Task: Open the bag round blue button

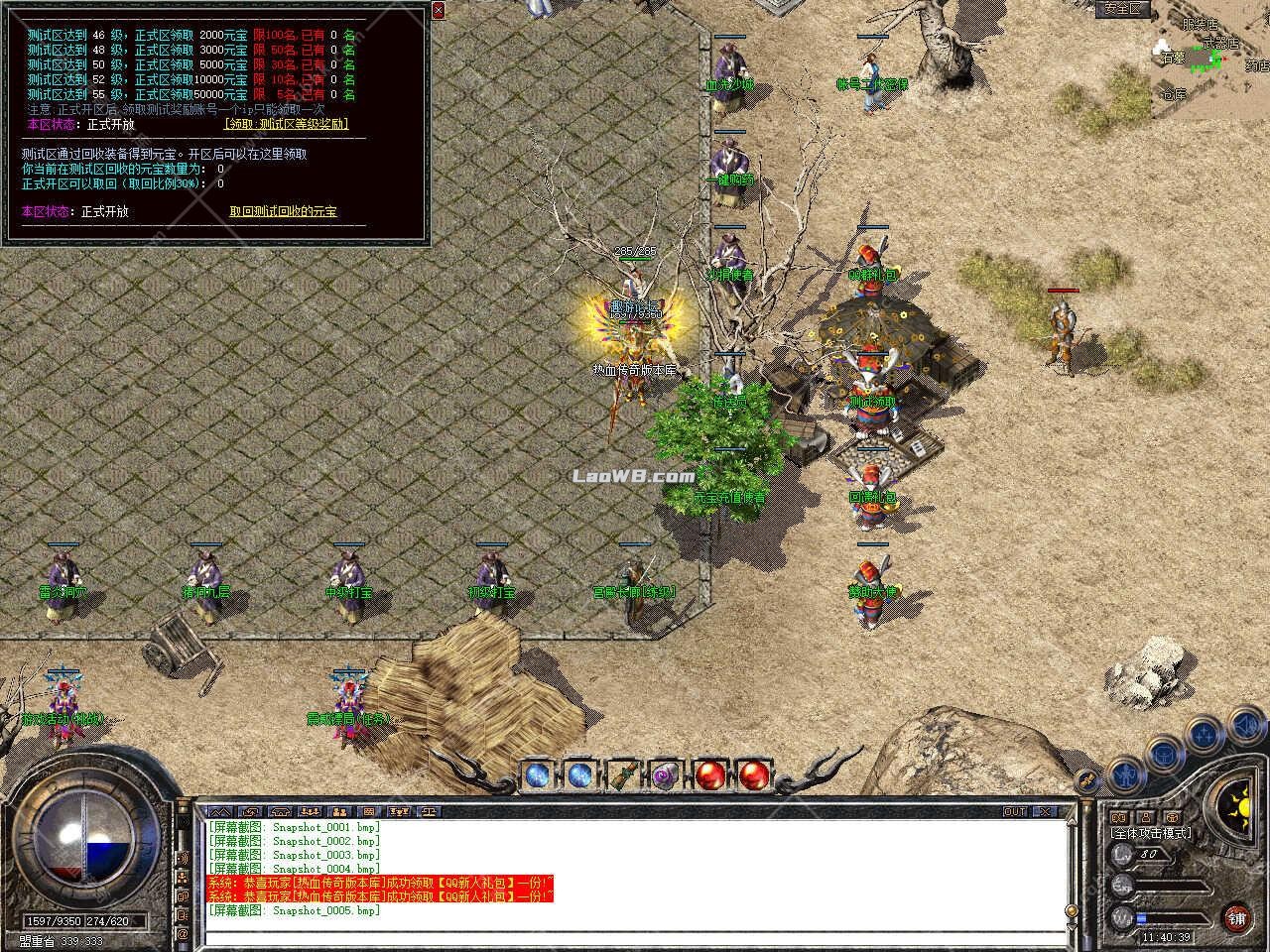Action: click(1163, 753)
